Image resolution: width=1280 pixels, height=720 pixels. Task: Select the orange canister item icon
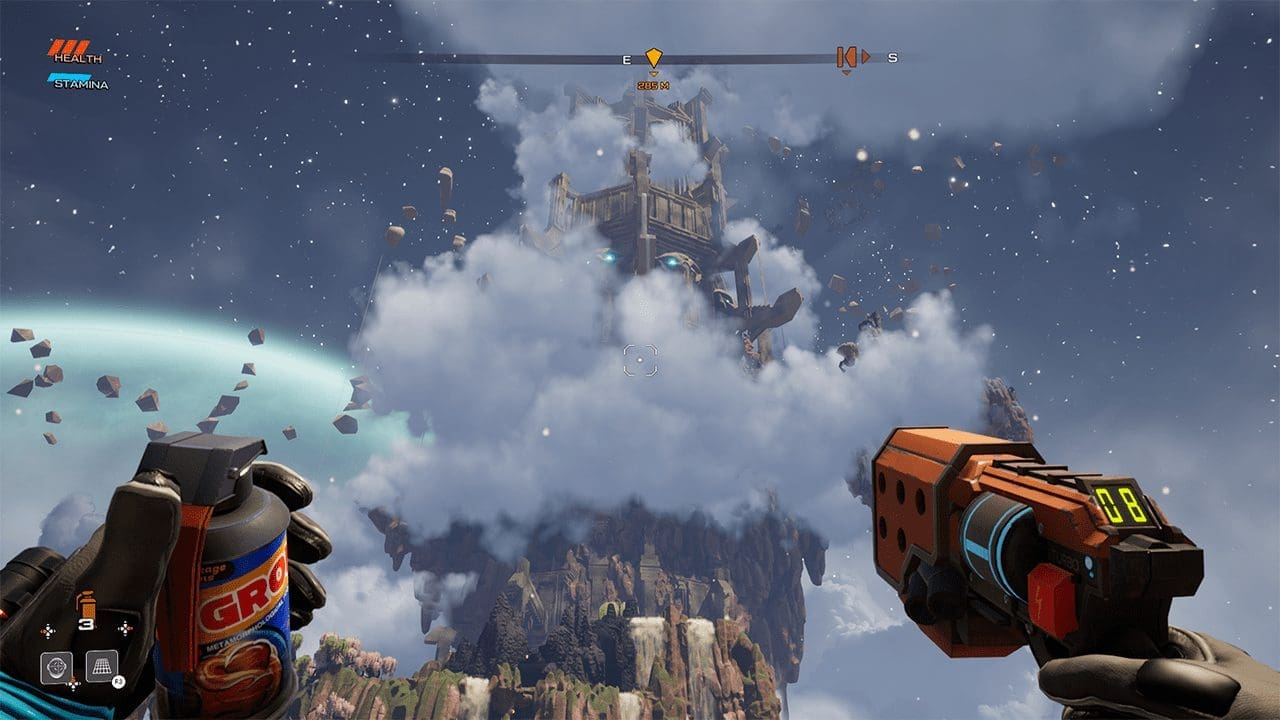coord(86,604)
